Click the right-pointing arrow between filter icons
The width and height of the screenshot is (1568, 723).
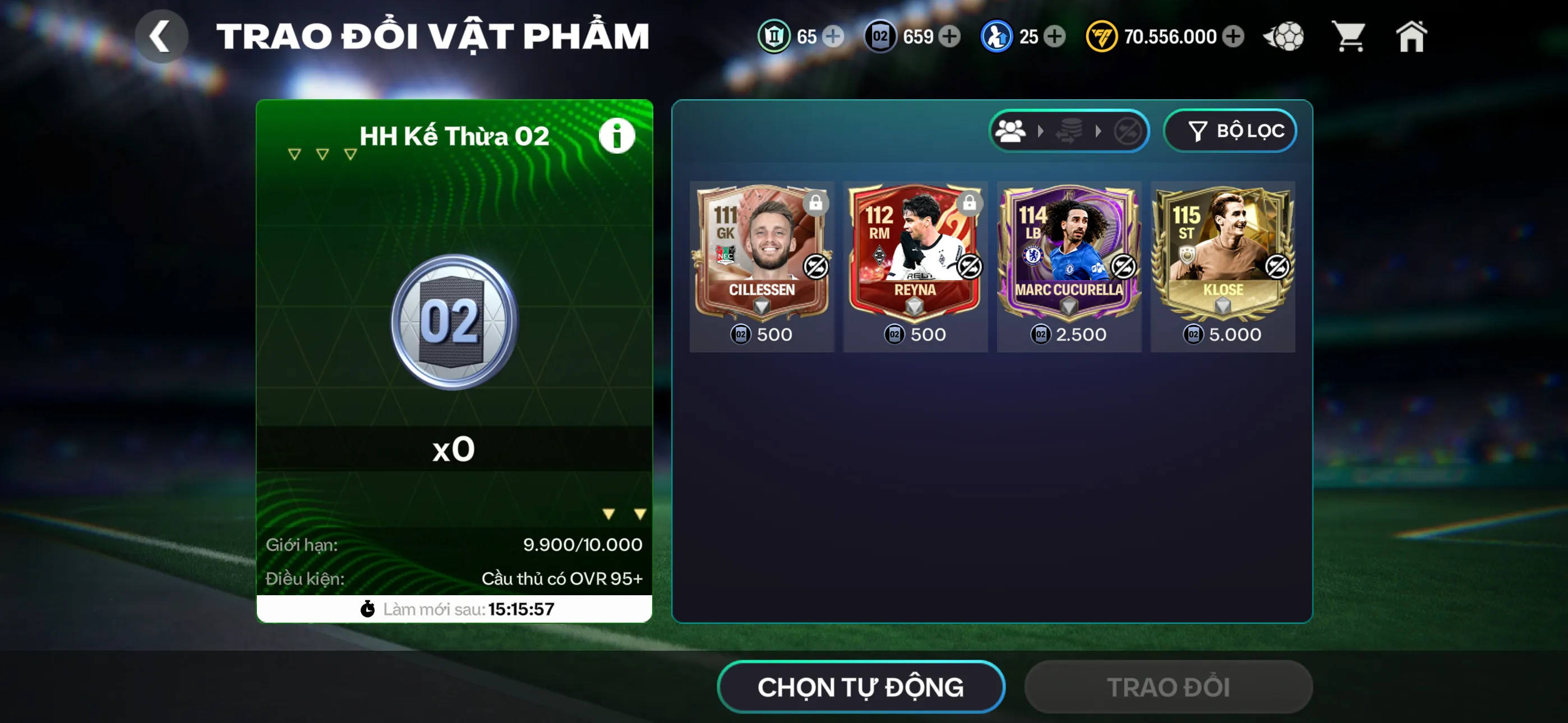[x=1040, y=131]
